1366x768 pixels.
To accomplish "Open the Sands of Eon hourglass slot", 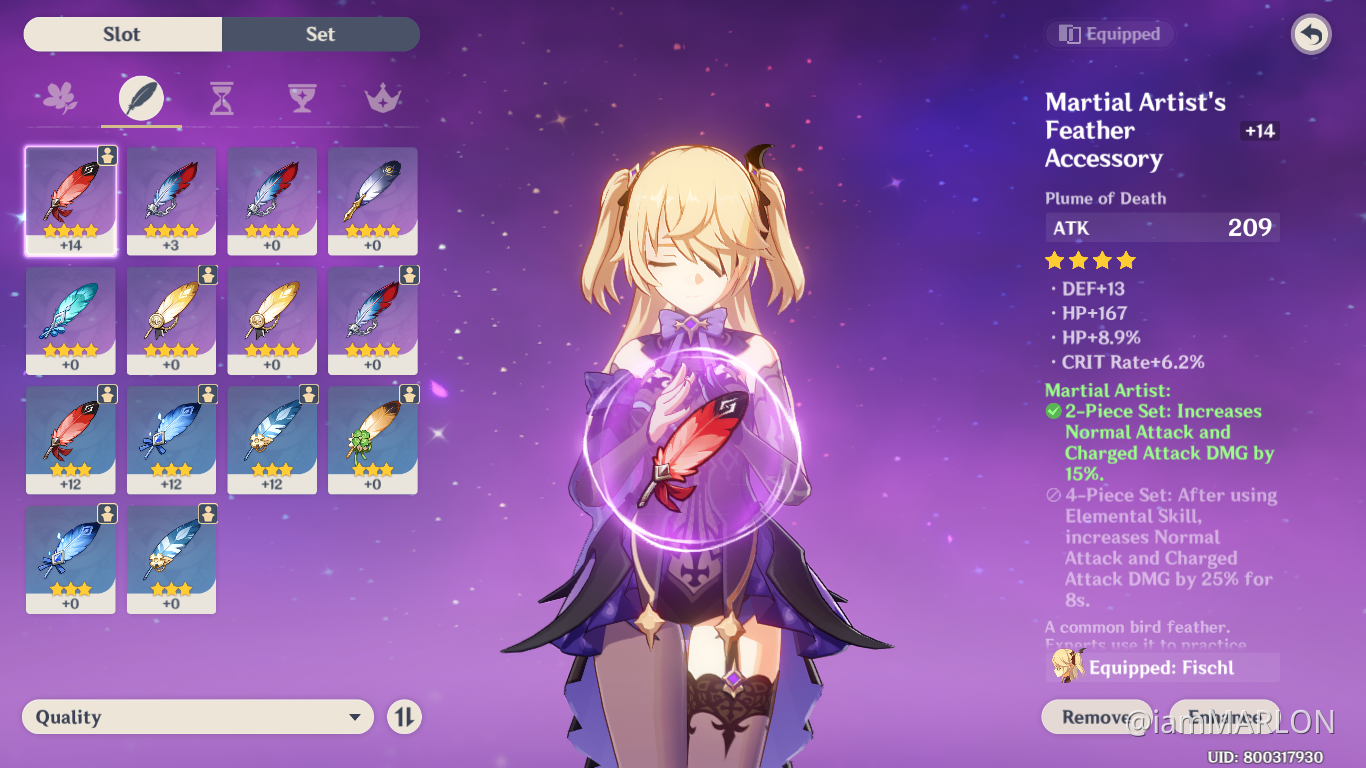I will [221, 96].
